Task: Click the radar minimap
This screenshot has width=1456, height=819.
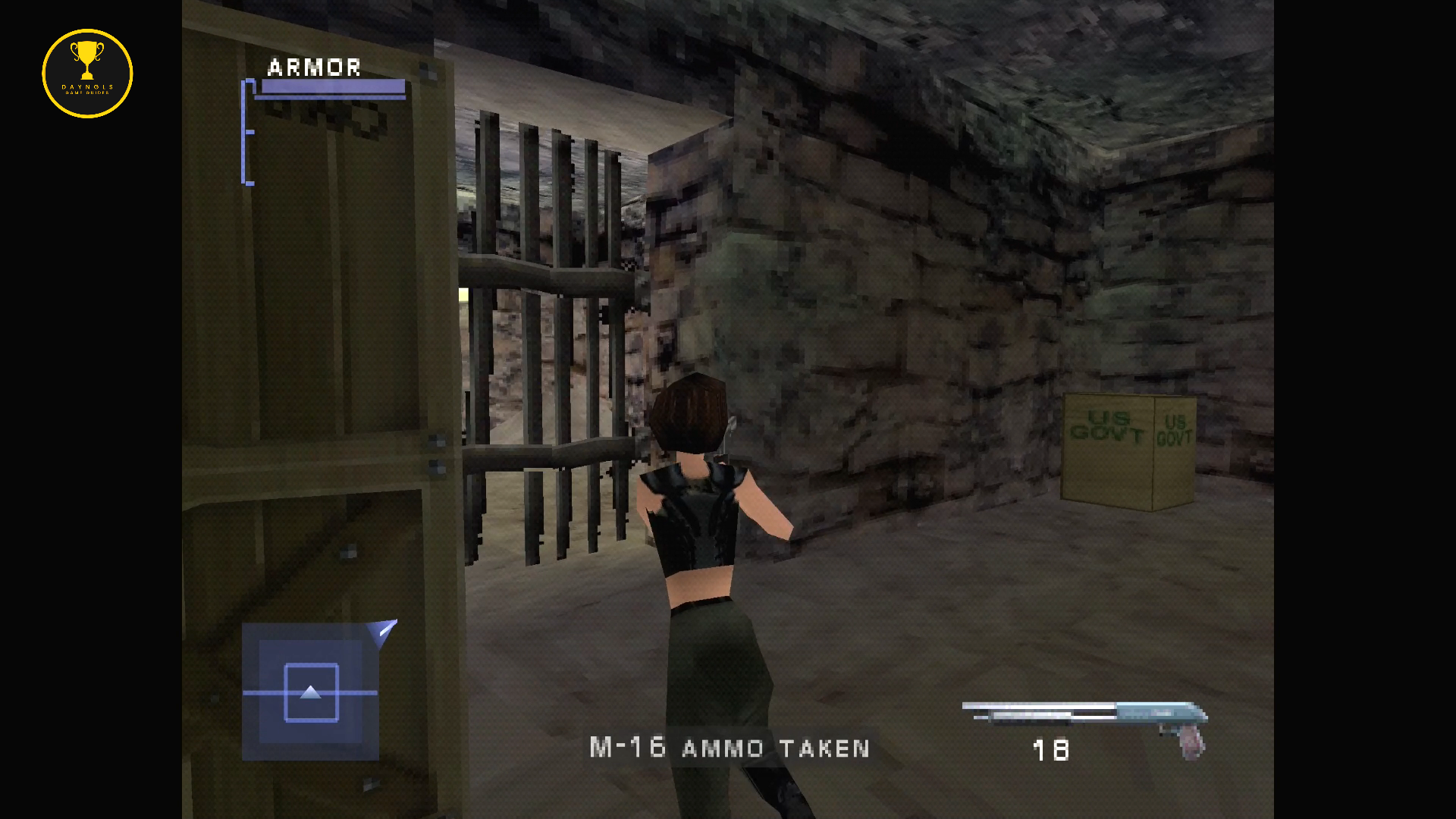Action: 310,692
